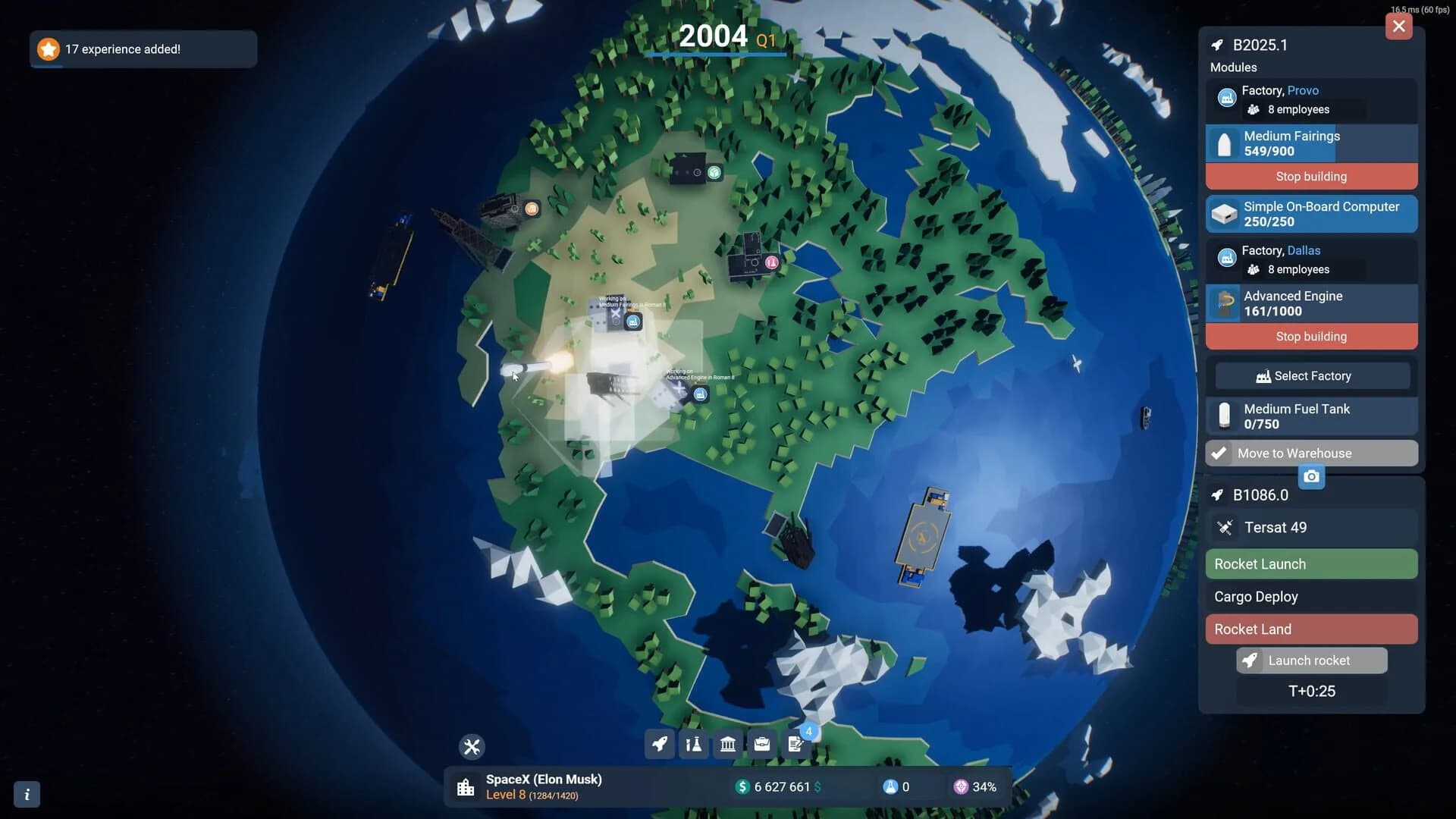
Task: Click the satellite icon beside Tersat 49
Action: tap(1227, 527)
